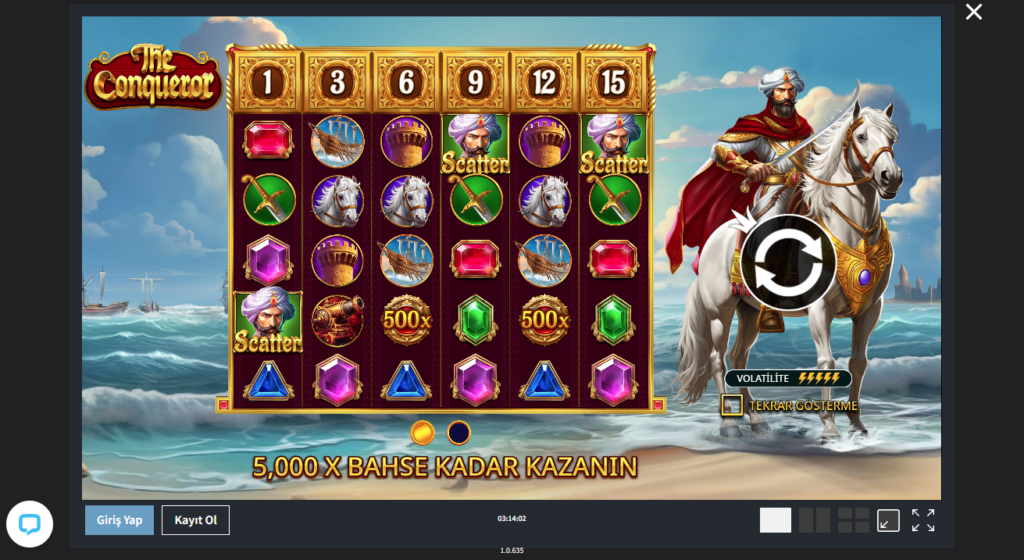This screenshot has width=1024, height=560.
Task: Open the live chat bubble
Action: 29,524
